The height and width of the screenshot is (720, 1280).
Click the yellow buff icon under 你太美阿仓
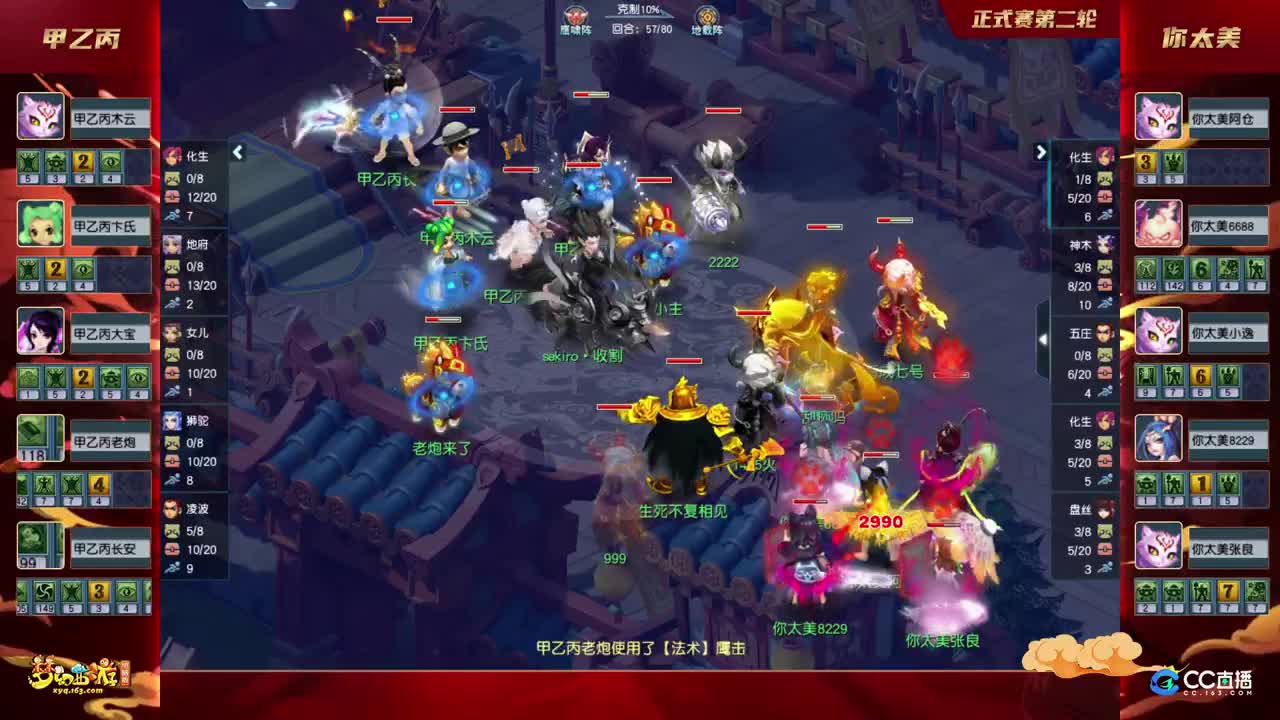[x=1143, y=160]
